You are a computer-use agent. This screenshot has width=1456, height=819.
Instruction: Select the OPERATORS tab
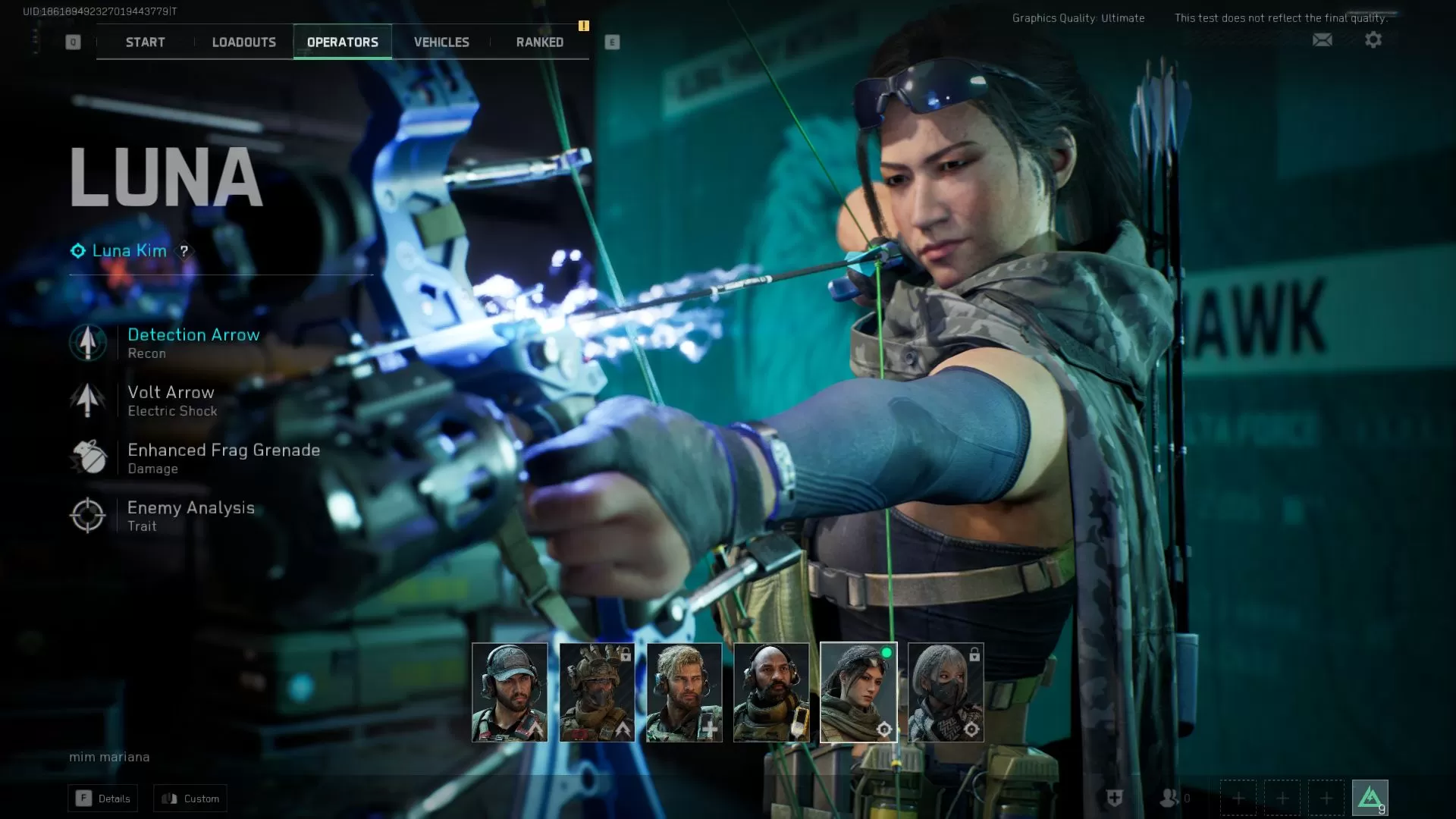[x=342, y=42]
